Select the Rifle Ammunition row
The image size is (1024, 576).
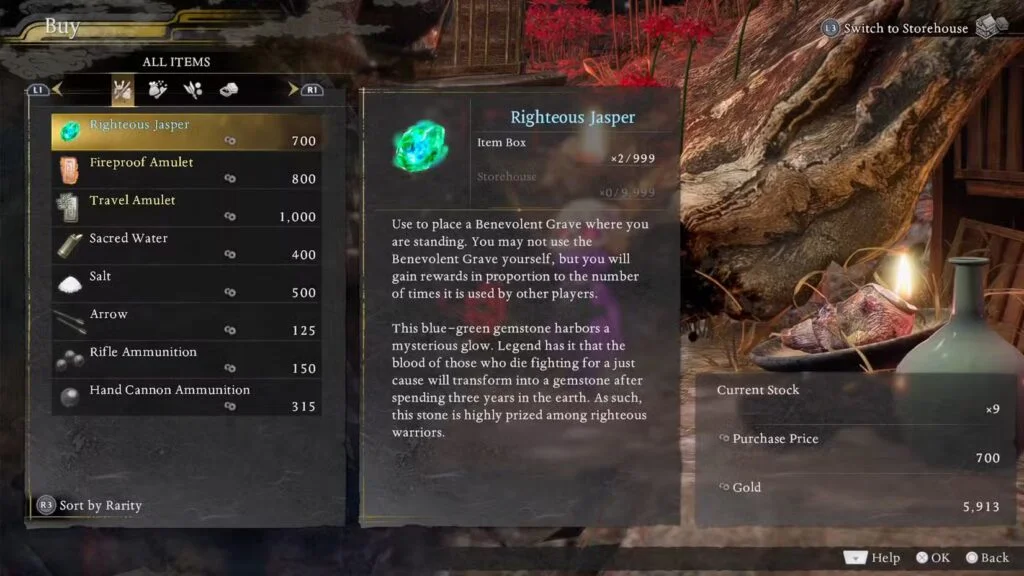coord(186,360)
